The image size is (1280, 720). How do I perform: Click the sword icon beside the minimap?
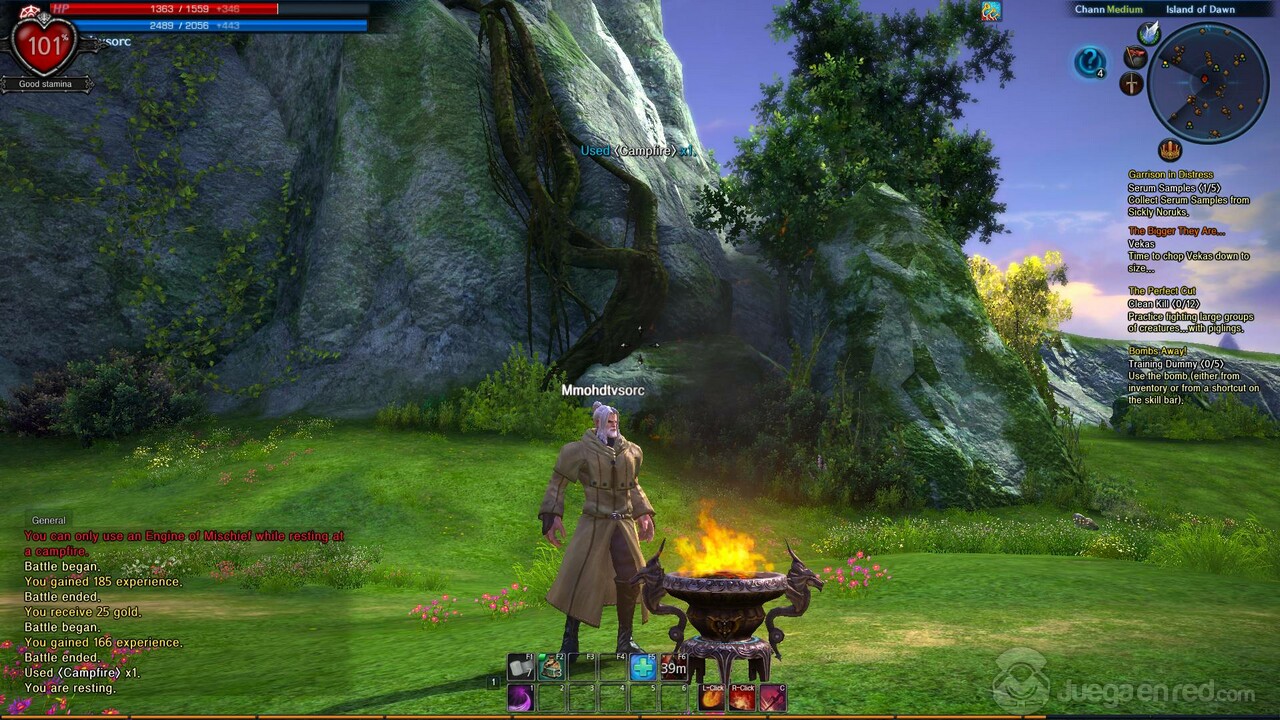[x=1131, y=84]
